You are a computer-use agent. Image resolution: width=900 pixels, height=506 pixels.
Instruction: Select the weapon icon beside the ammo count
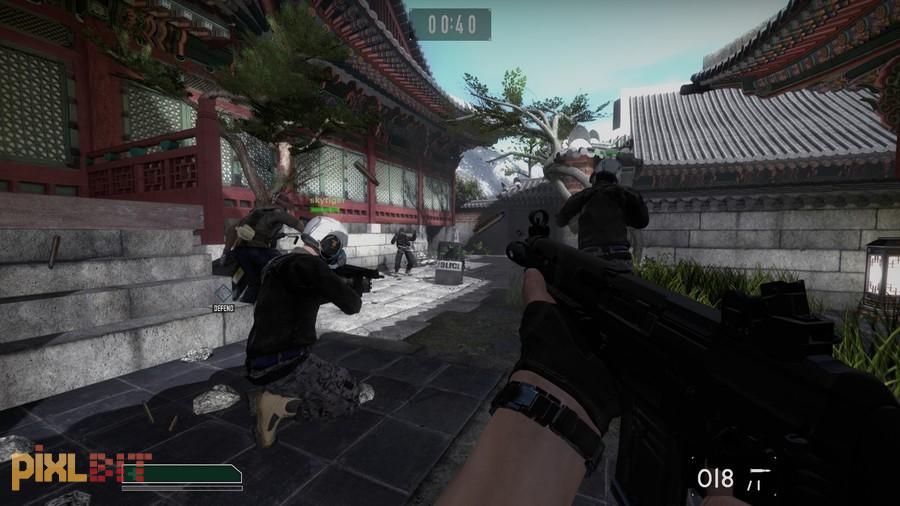(760, 478)
